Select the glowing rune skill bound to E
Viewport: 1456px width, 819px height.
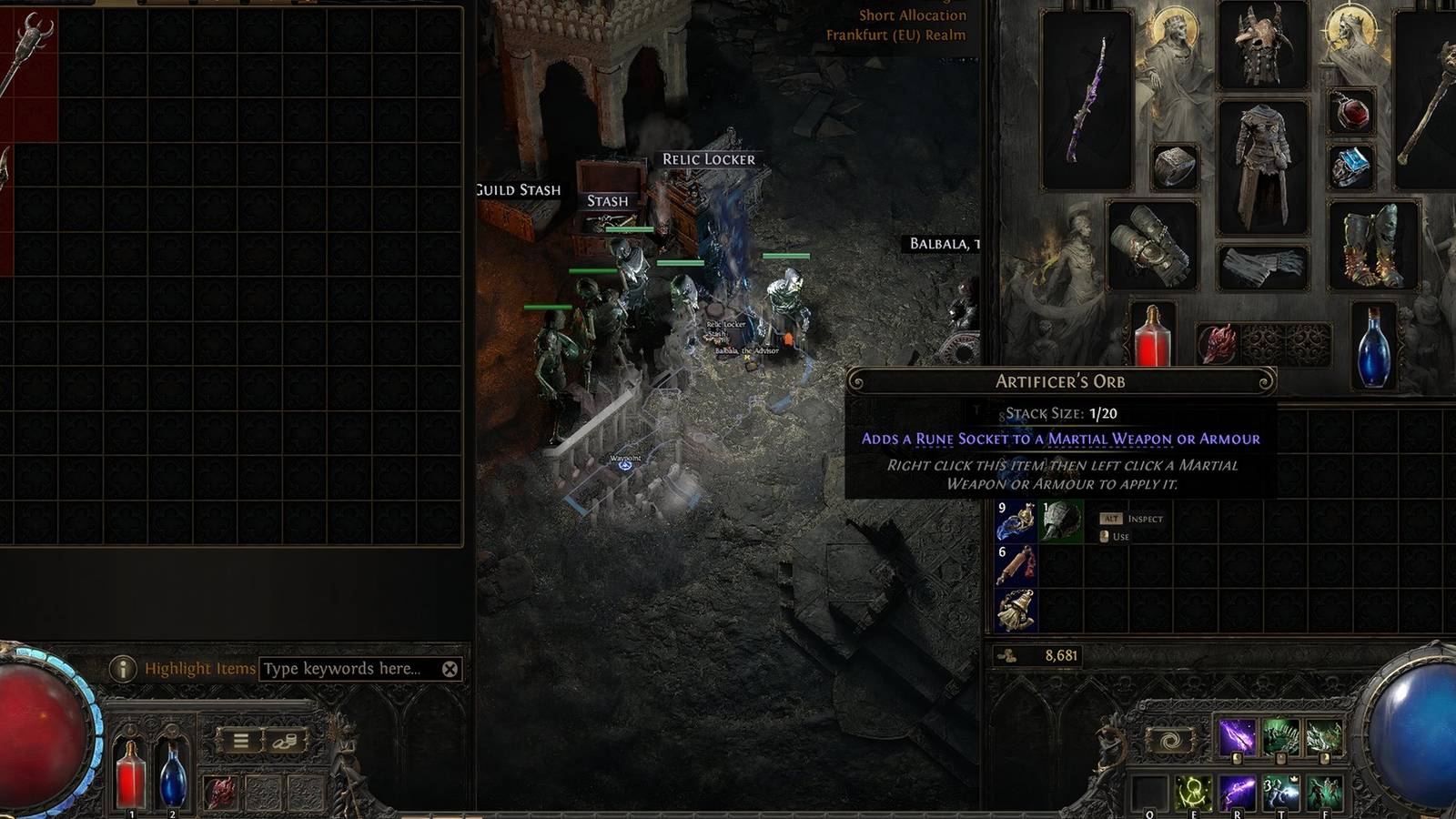coord(1193,792)
